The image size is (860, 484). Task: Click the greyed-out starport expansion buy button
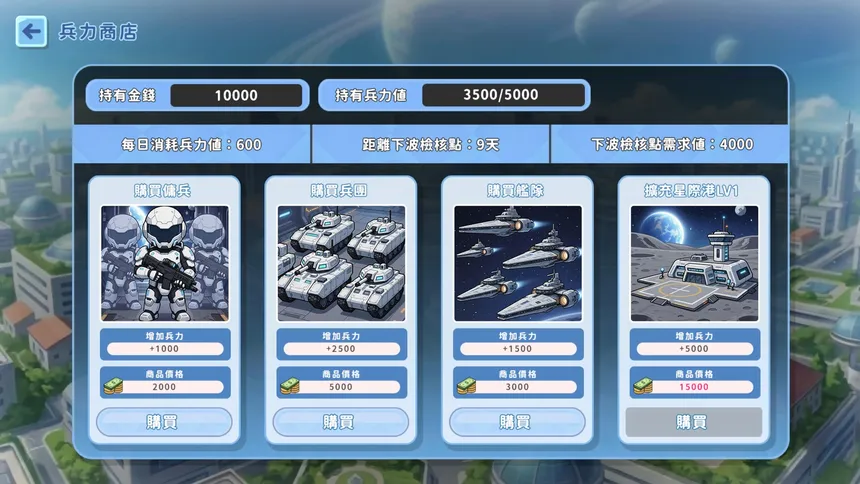coord(693,422)
